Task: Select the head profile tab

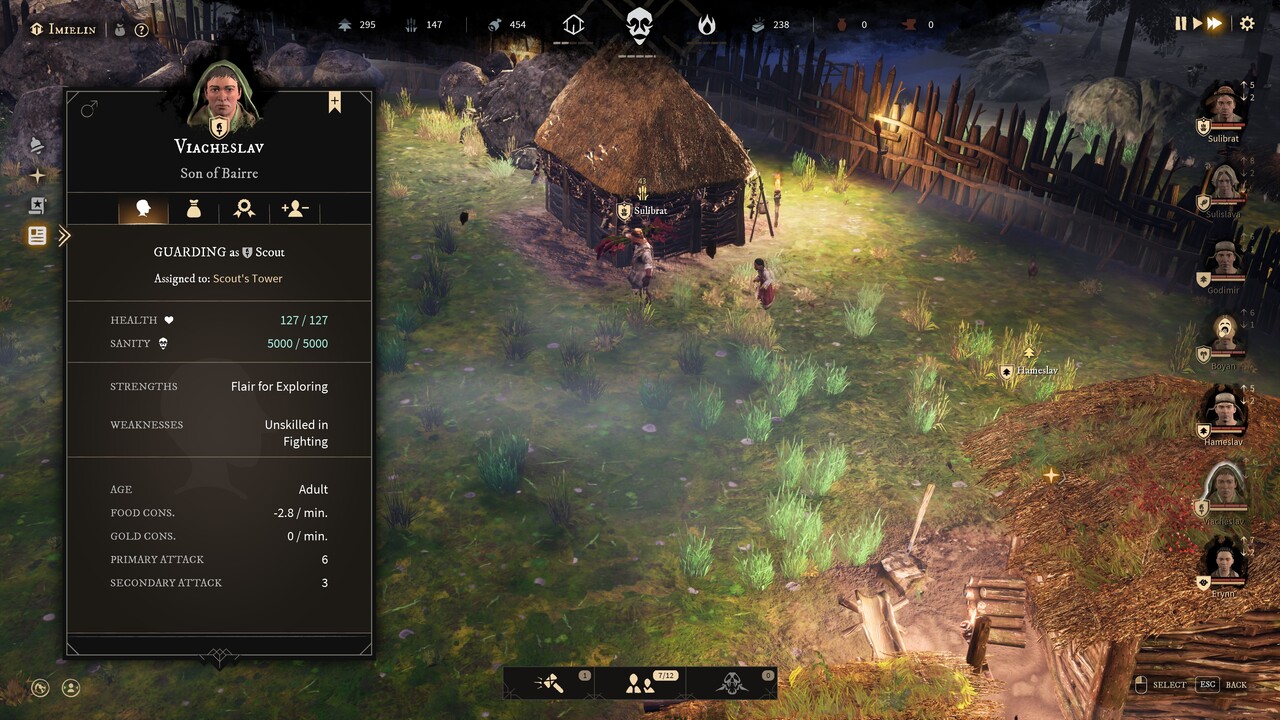Action: tap(143, 209)
